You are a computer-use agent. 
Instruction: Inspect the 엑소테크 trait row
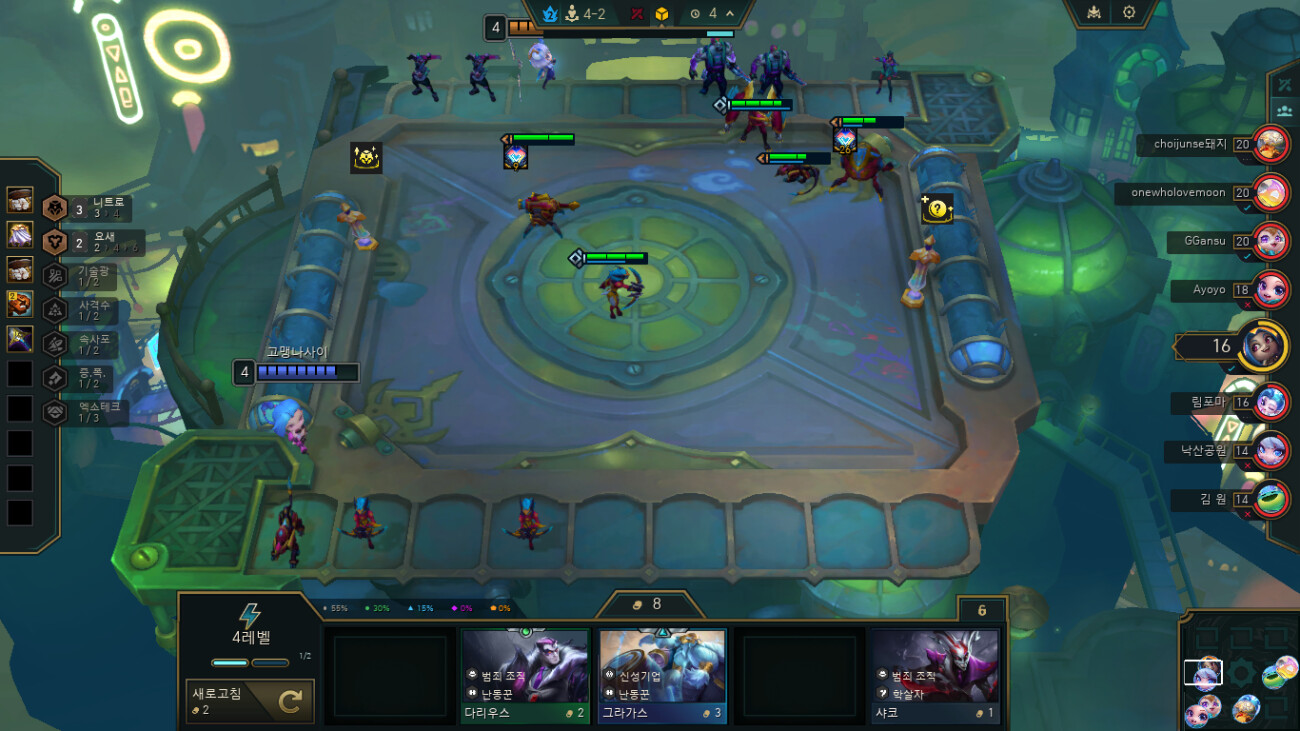click(85, 412)
